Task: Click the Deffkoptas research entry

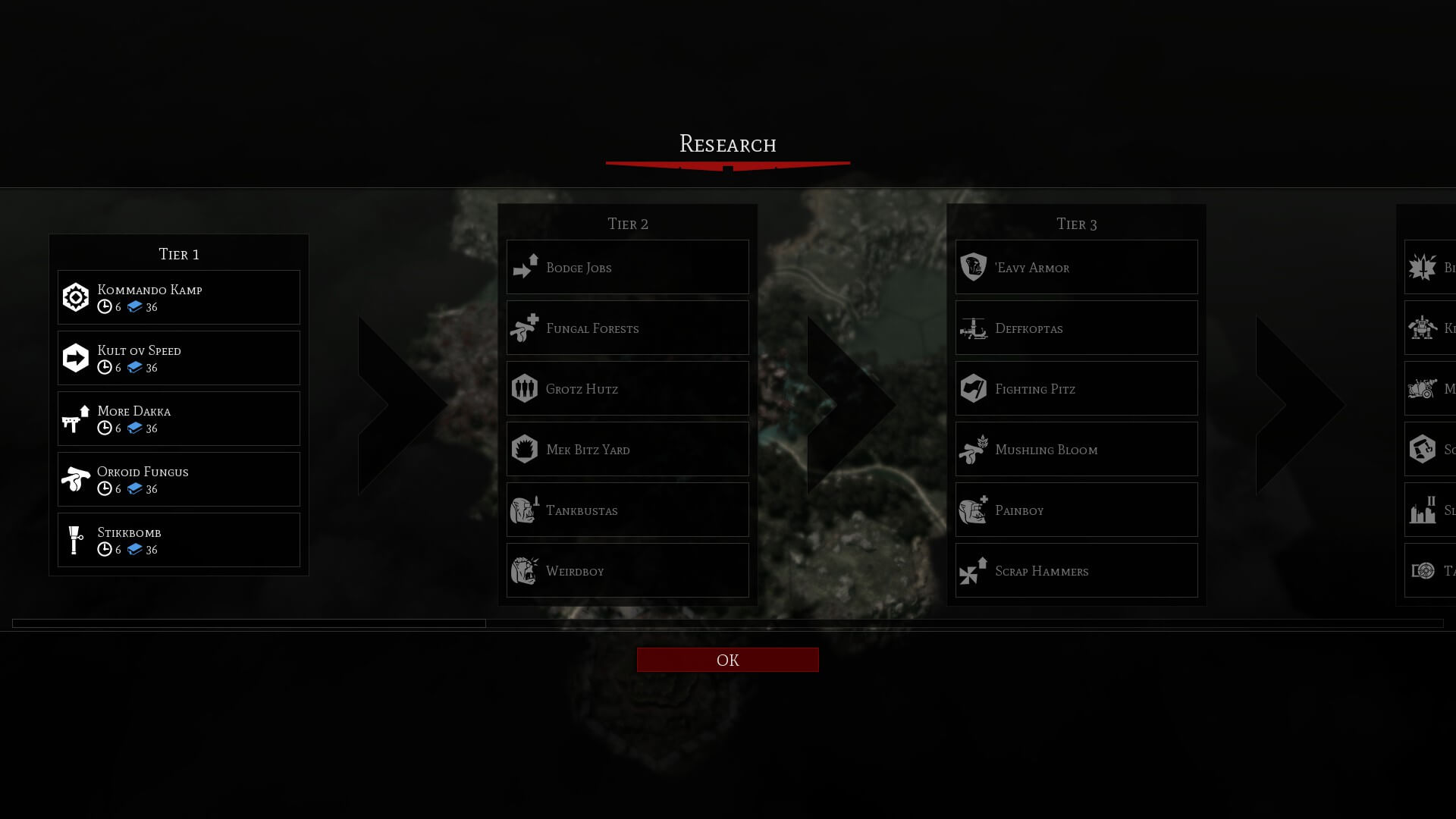Action: click(x=1077, y=328)
